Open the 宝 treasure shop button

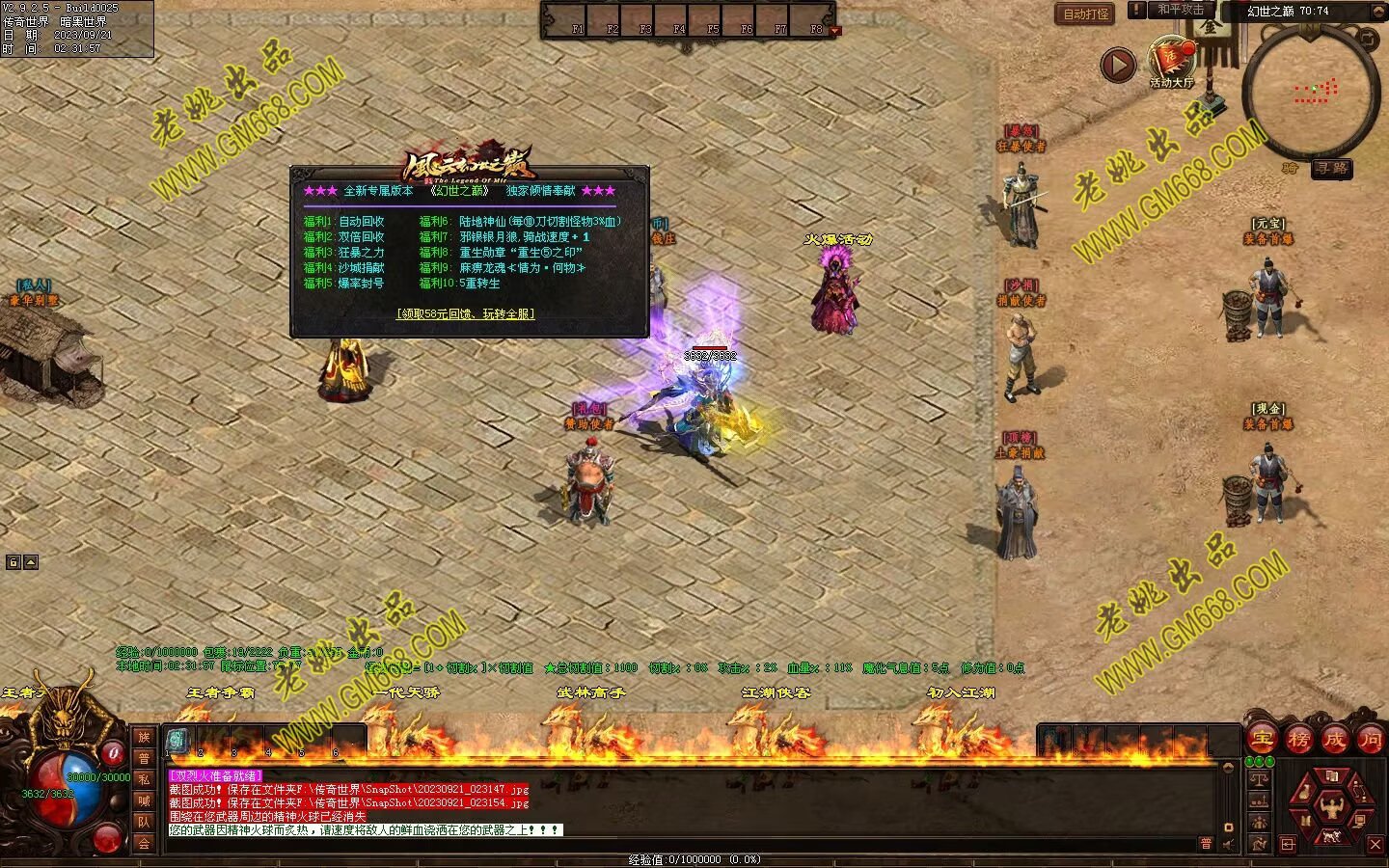(1262, 740)
